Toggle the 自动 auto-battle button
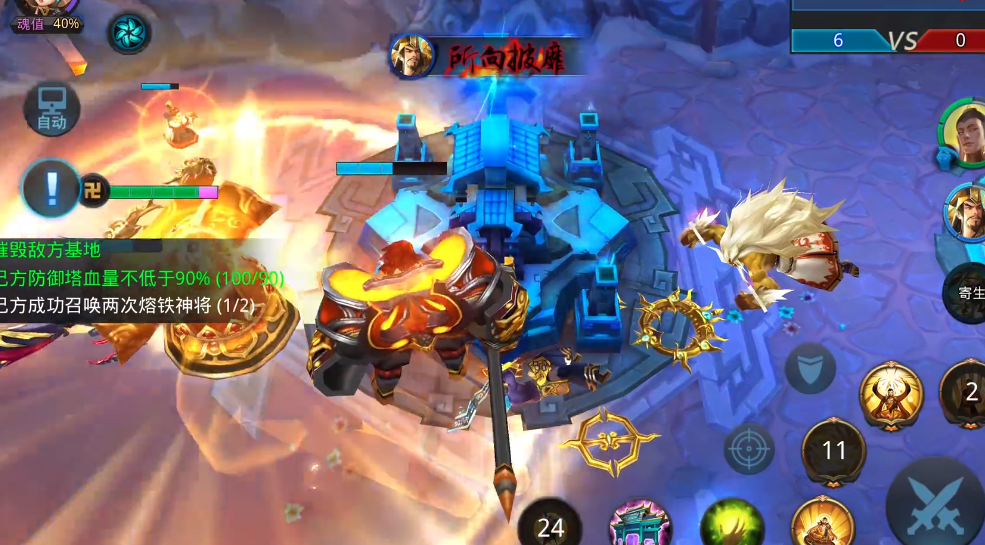The width and height of the screenshot is (985, 545). pyautogui.click(x=51, y=109)
